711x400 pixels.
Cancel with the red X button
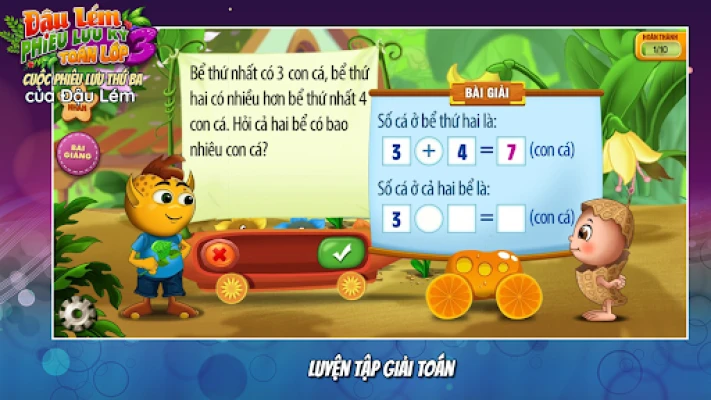(x=218, y=254)
